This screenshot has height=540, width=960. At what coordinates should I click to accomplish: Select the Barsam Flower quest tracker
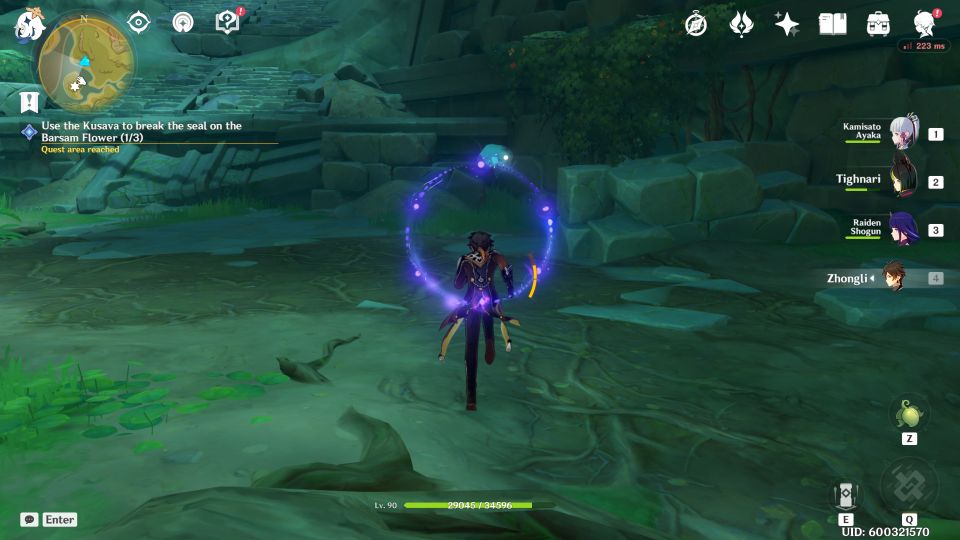(140, 131)
